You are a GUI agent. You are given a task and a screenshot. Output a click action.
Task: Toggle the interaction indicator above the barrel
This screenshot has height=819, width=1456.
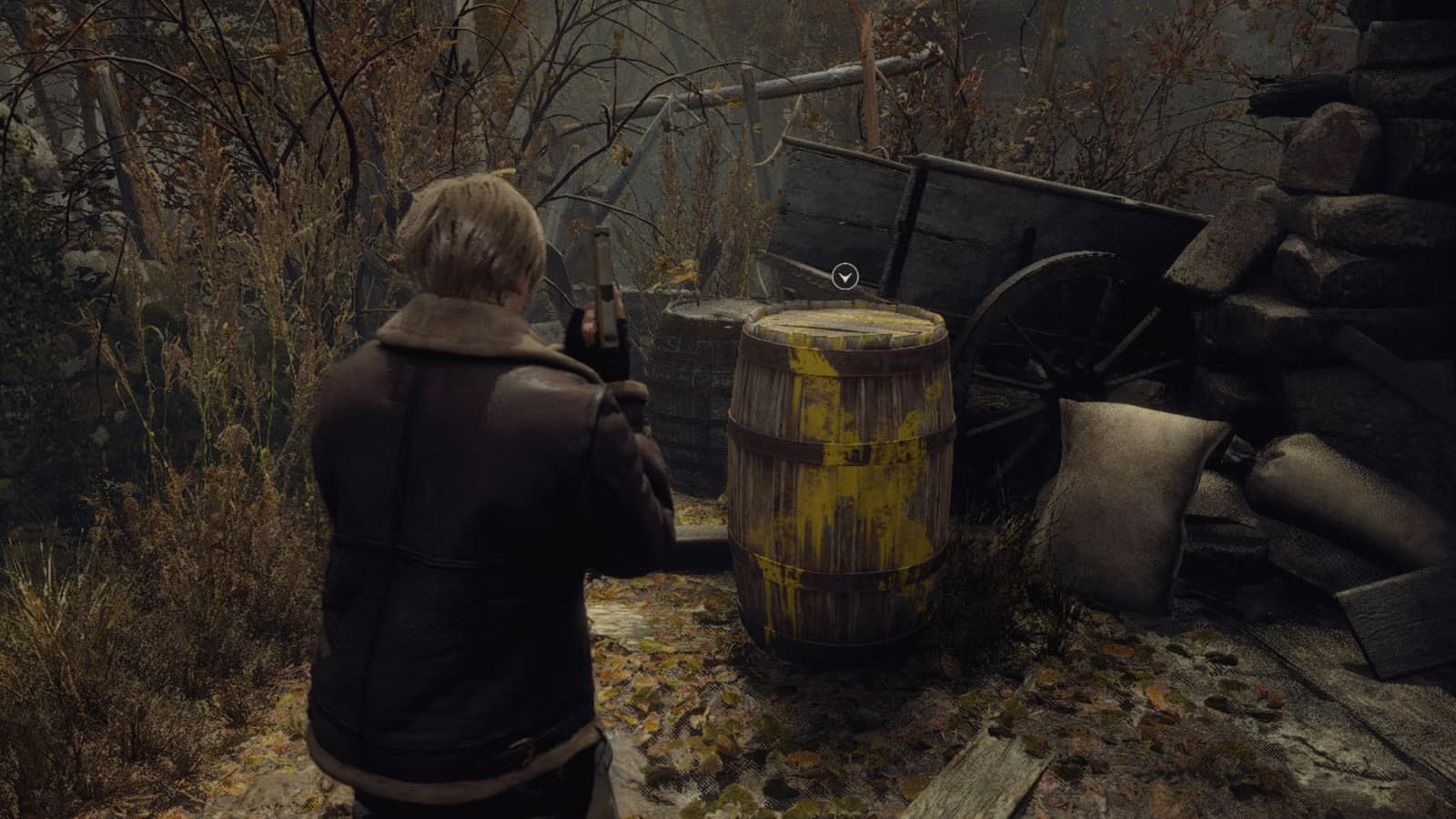tap(845, 274)
